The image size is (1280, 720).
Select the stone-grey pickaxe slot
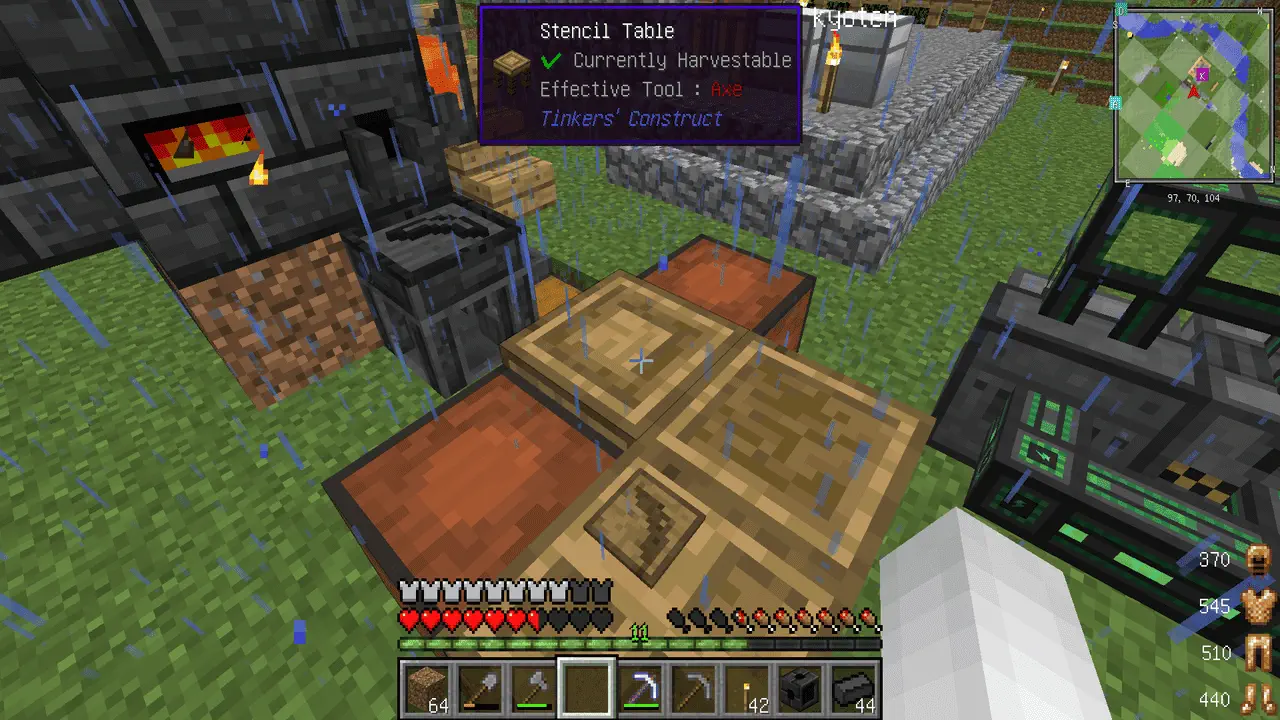tap(693, 690)
